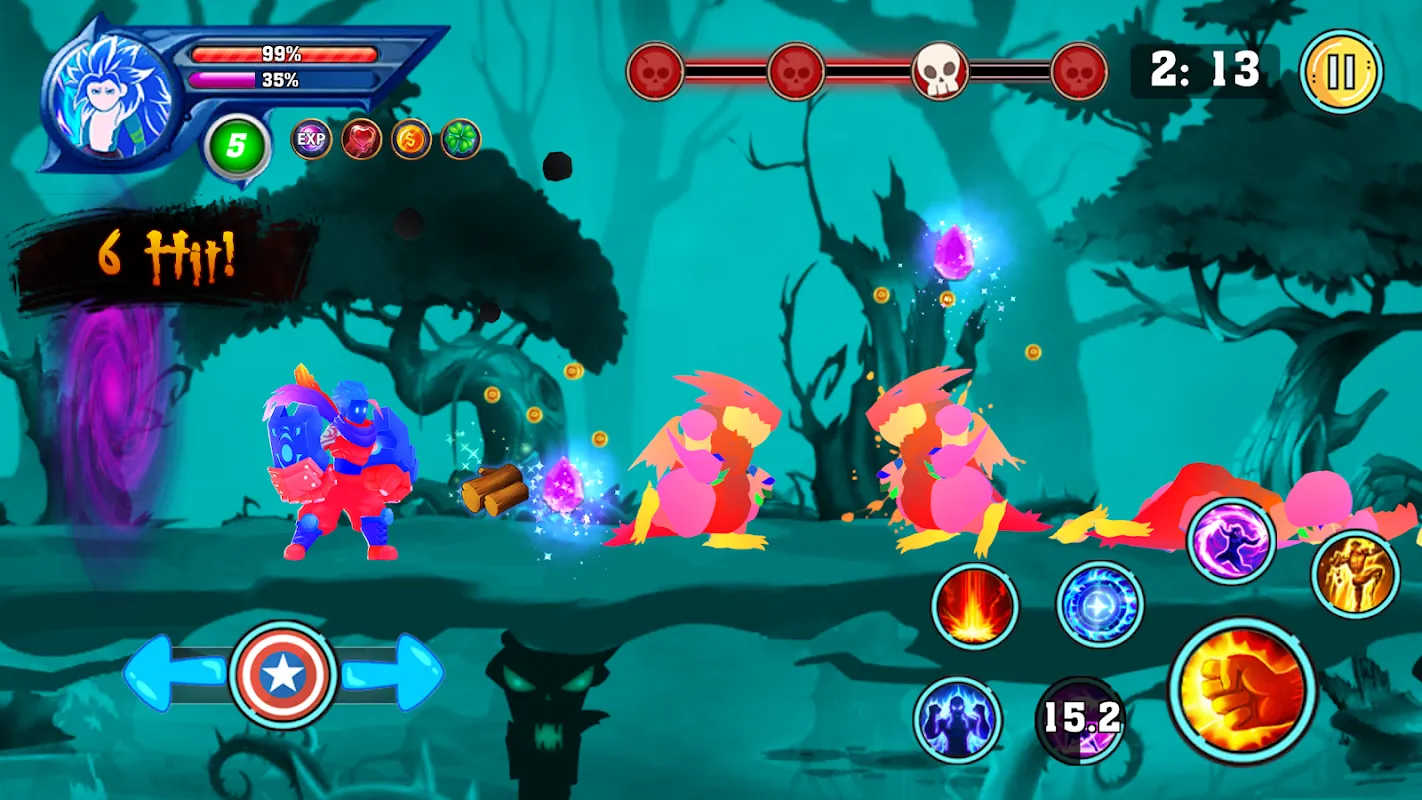Use the purple vortex skill
Viewport: 1422px width, 800px height.
tap(1231, 542)
